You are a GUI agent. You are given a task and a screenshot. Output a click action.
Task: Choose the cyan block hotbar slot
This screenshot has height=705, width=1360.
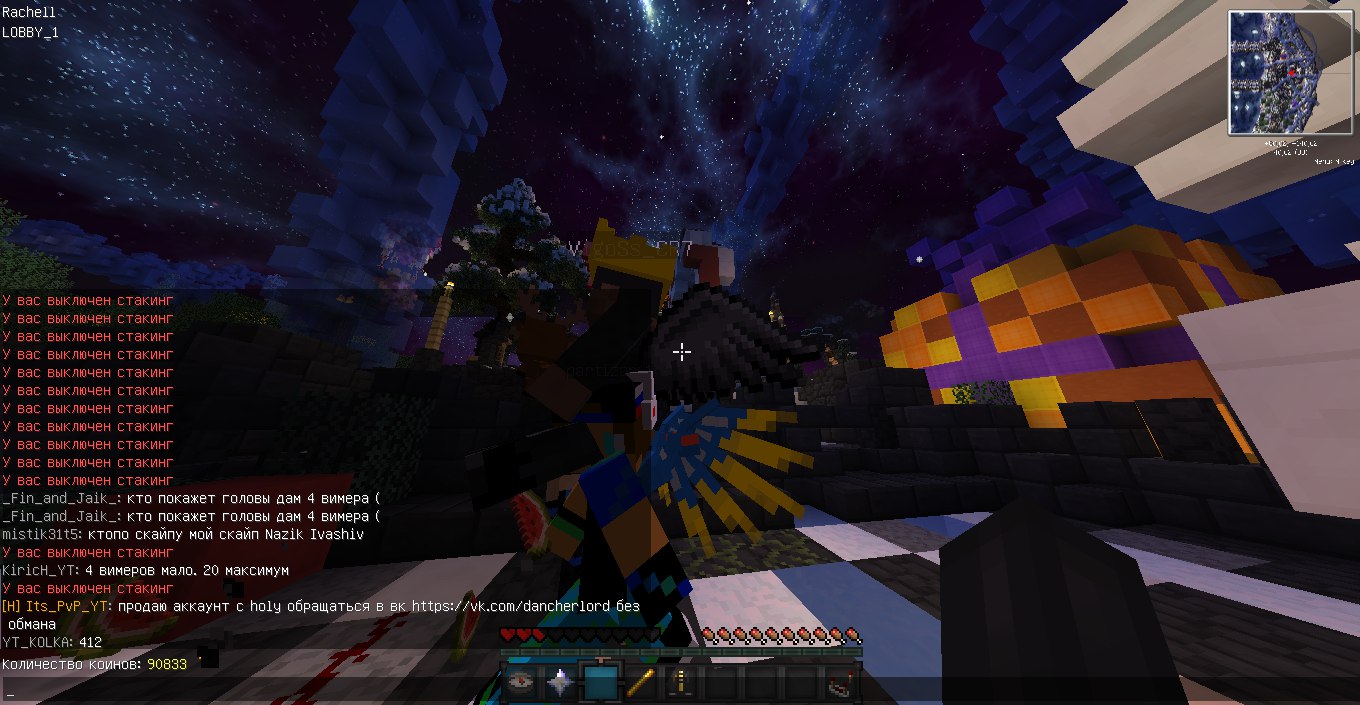pos(601,683)
